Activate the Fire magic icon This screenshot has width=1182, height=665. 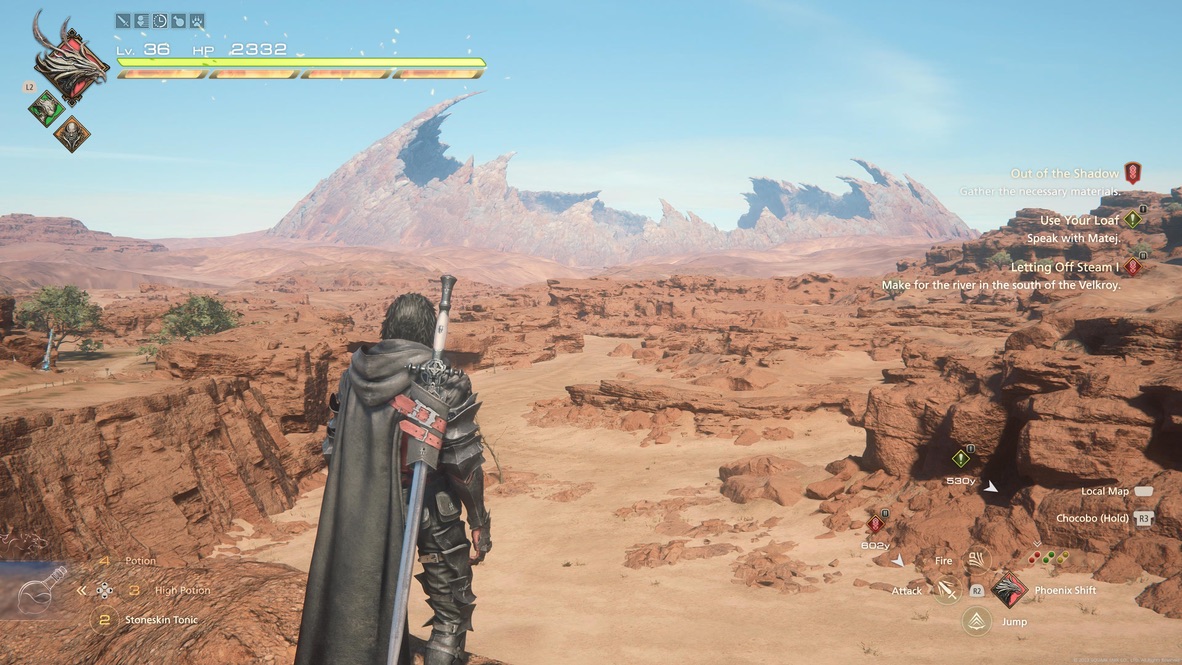976,561
